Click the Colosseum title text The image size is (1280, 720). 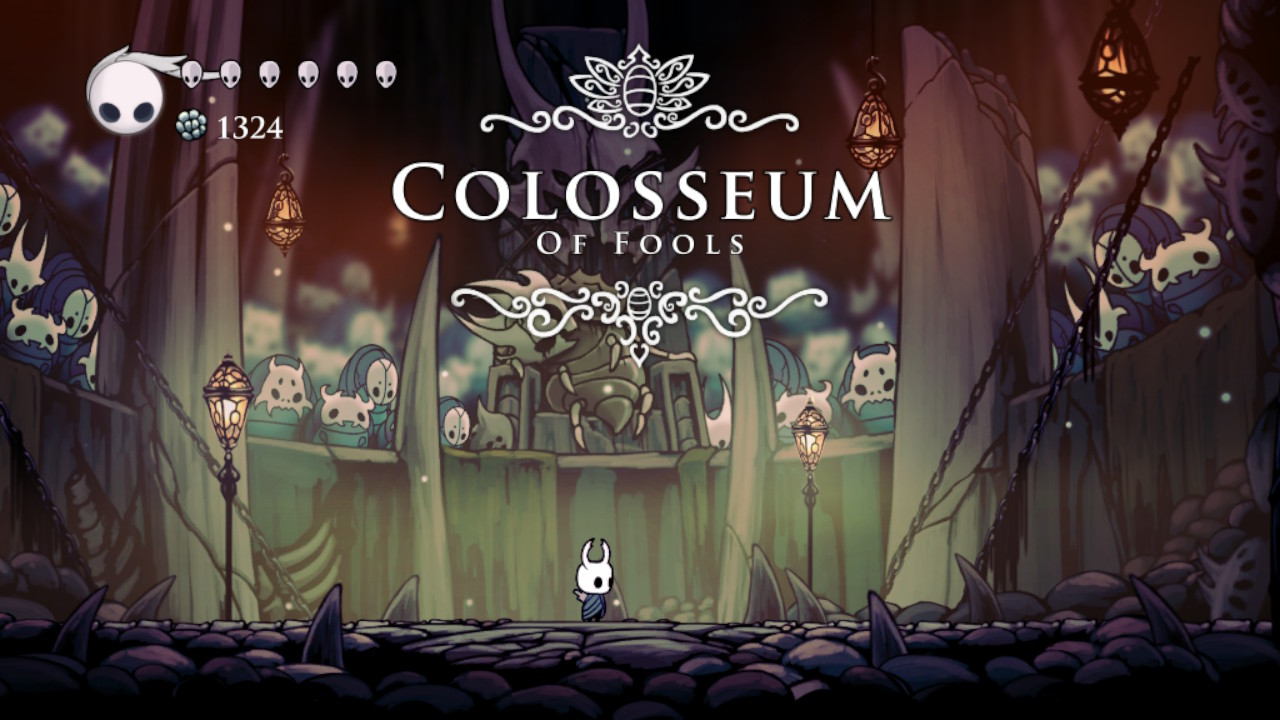640,195
